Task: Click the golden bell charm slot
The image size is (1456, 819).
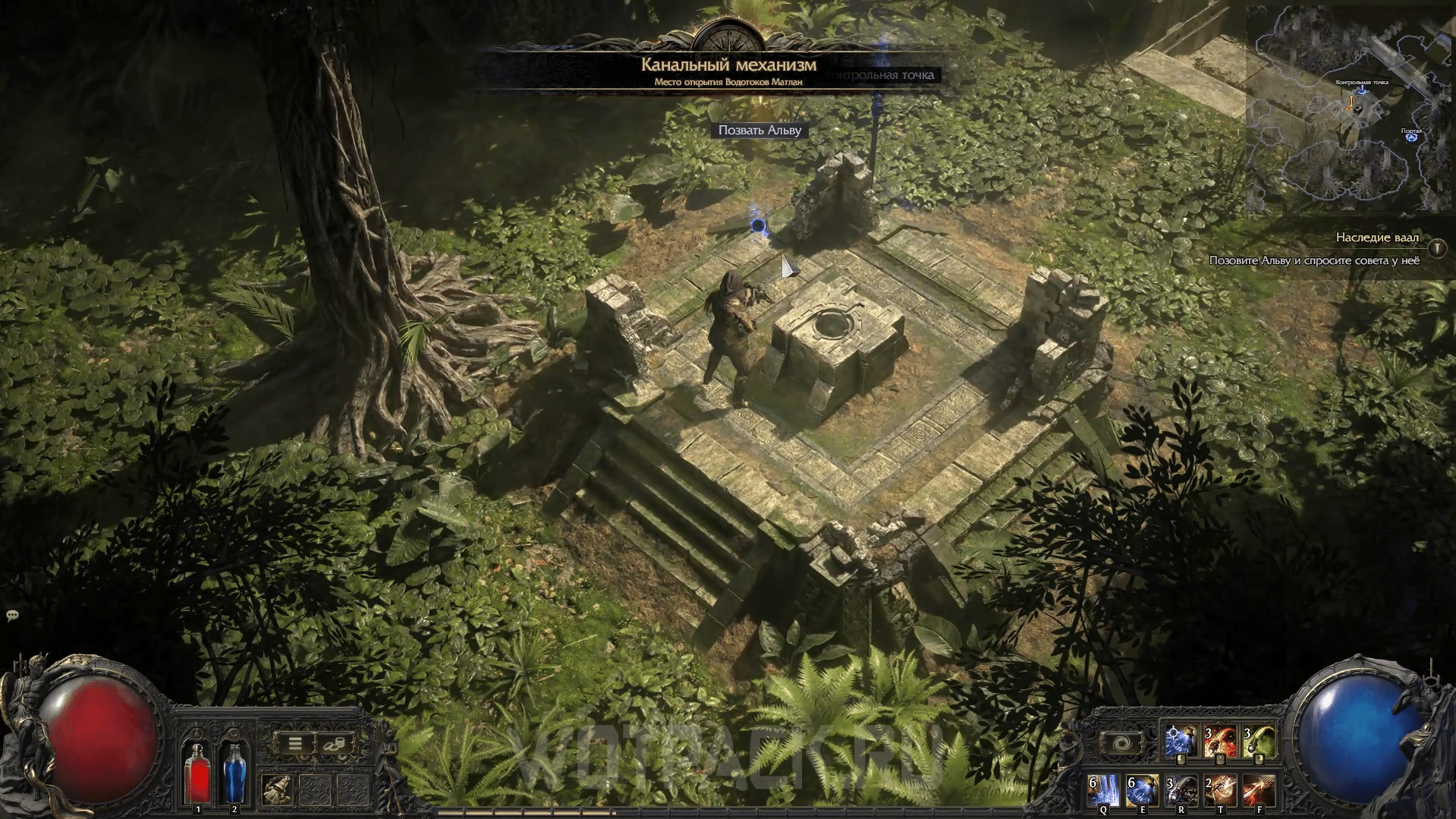Action: [x=278, y=790]
